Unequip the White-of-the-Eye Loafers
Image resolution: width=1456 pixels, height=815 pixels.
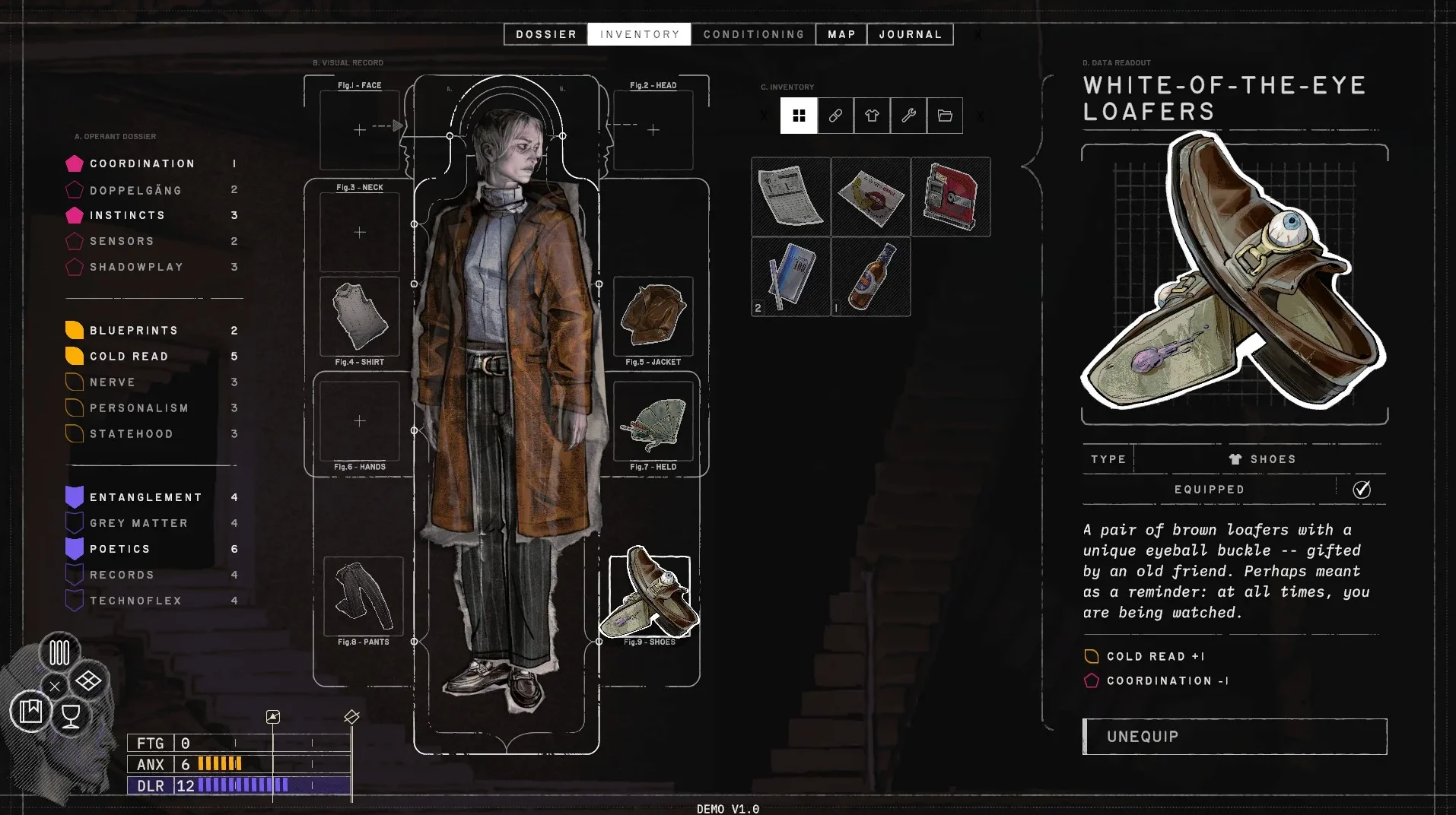click(x=1235, y=736)
